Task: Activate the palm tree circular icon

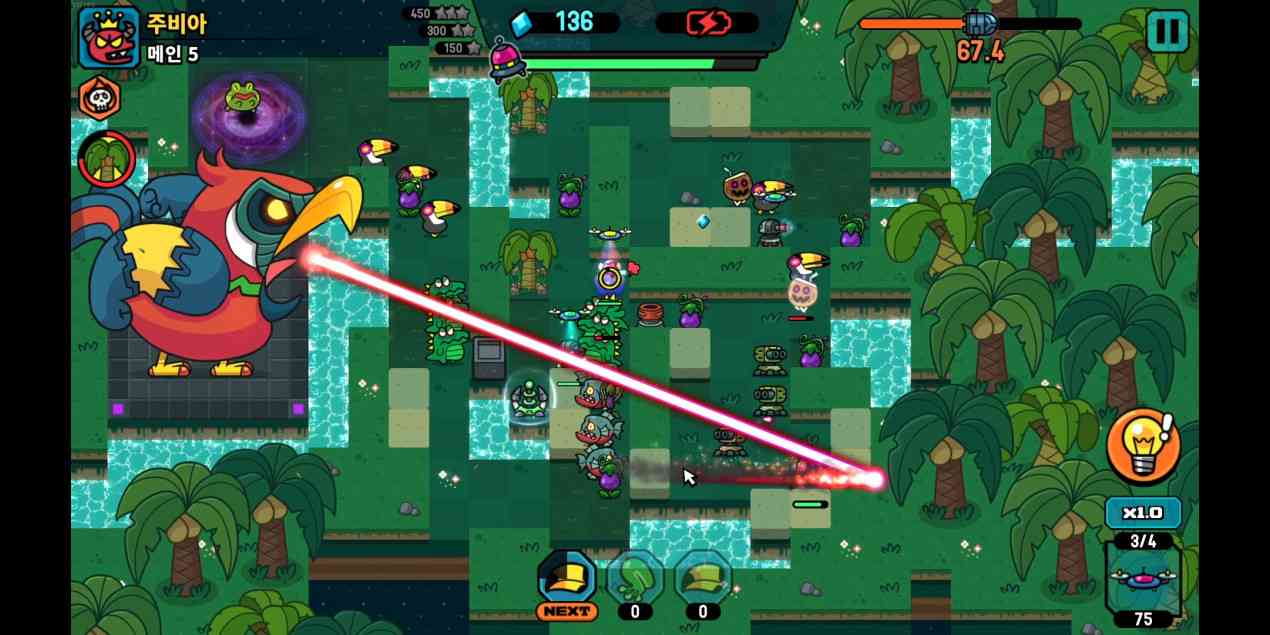Action: click(x=107, y=159)
